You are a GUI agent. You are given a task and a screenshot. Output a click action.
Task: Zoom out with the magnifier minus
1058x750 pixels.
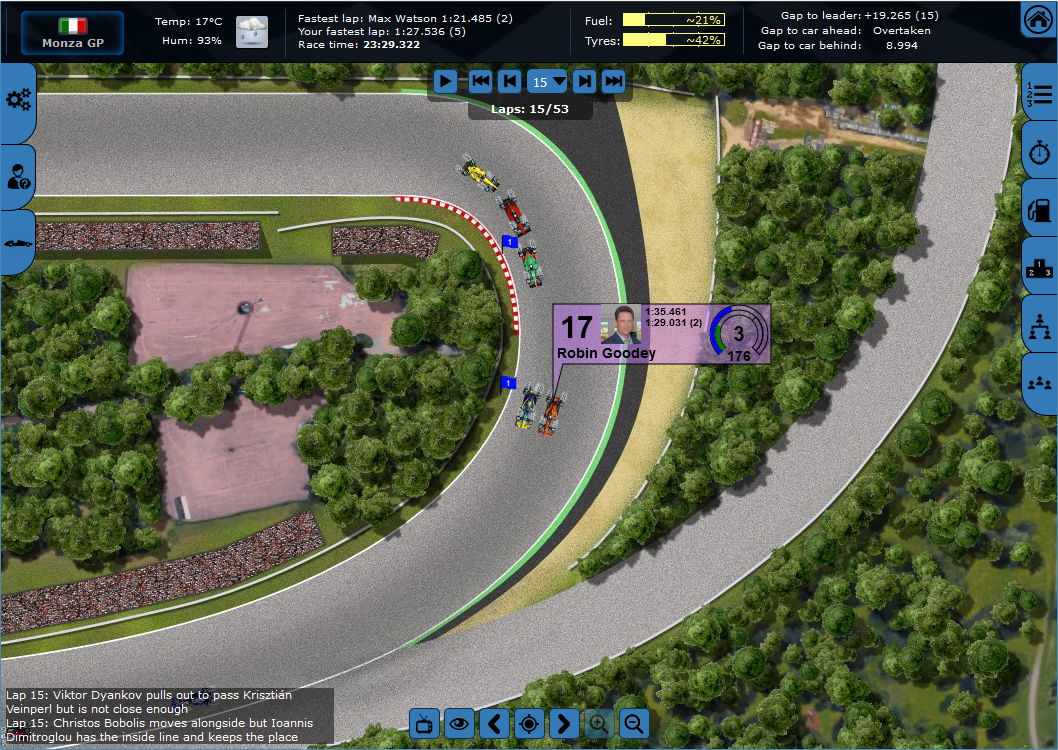tap(633, 723)
